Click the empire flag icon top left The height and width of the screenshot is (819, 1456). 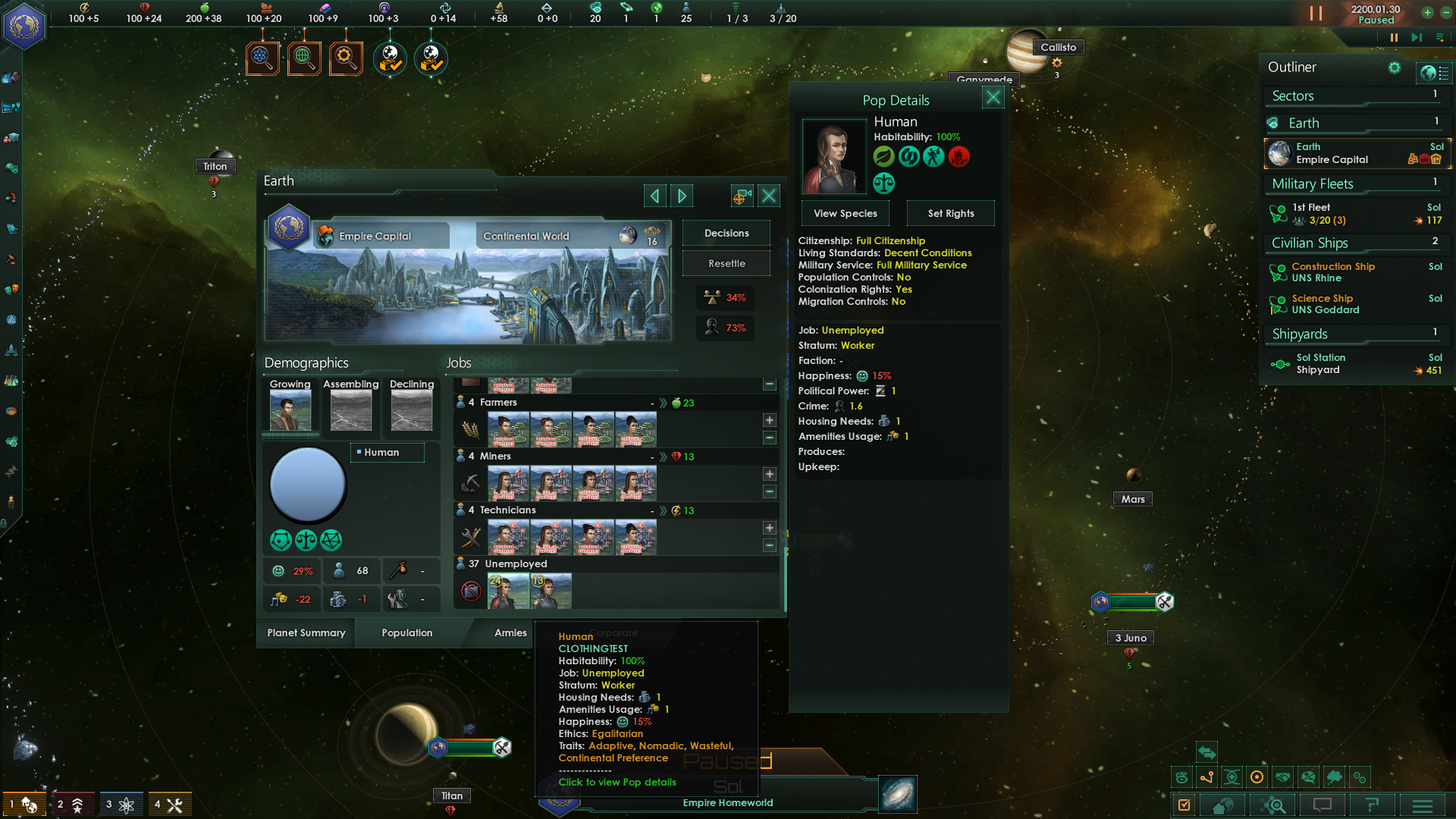pyautogui.click(x=24, y=24)
